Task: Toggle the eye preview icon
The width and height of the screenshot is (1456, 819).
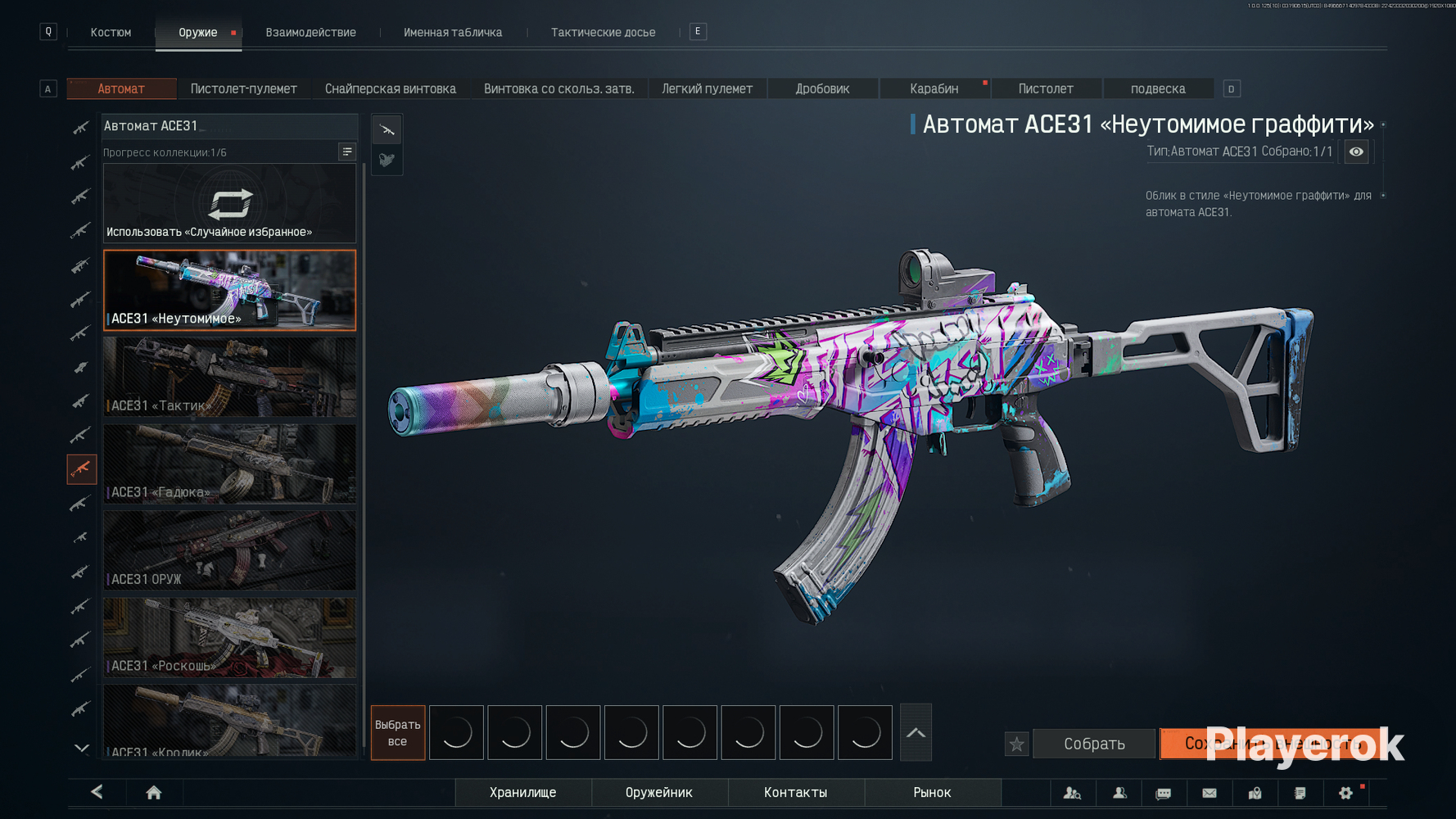Action: coord(1356,152)
